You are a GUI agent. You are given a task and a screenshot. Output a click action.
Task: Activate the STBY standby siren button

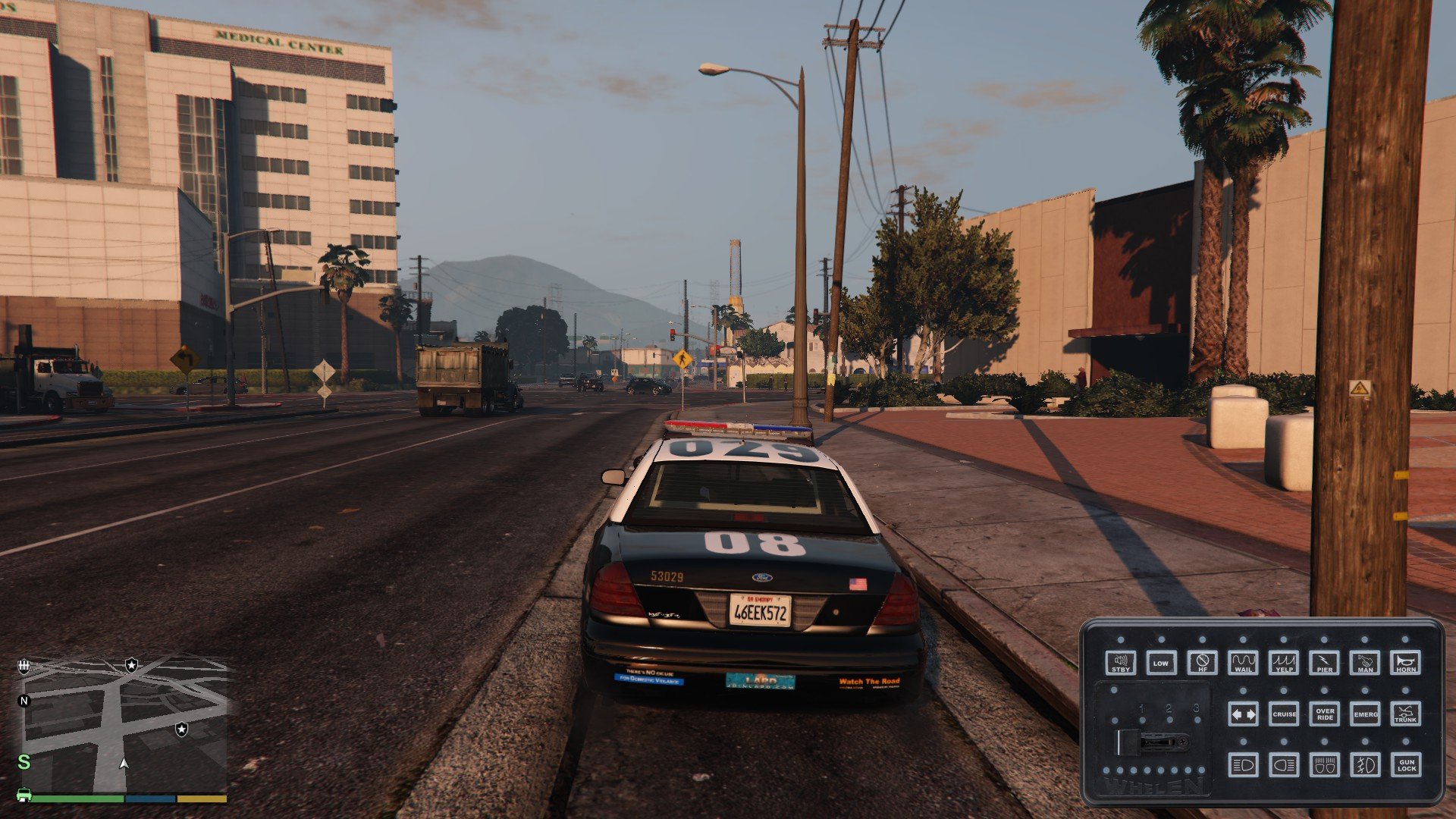click(x=1120, y=663)
